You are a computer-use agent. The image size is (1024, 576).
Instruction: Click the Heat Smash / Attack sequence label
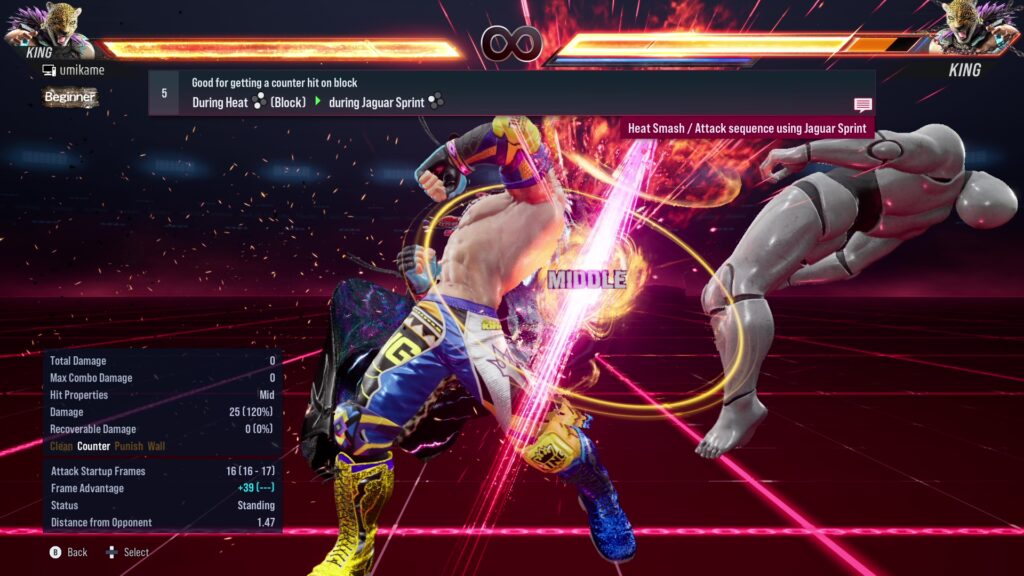(x=746, y=128)
